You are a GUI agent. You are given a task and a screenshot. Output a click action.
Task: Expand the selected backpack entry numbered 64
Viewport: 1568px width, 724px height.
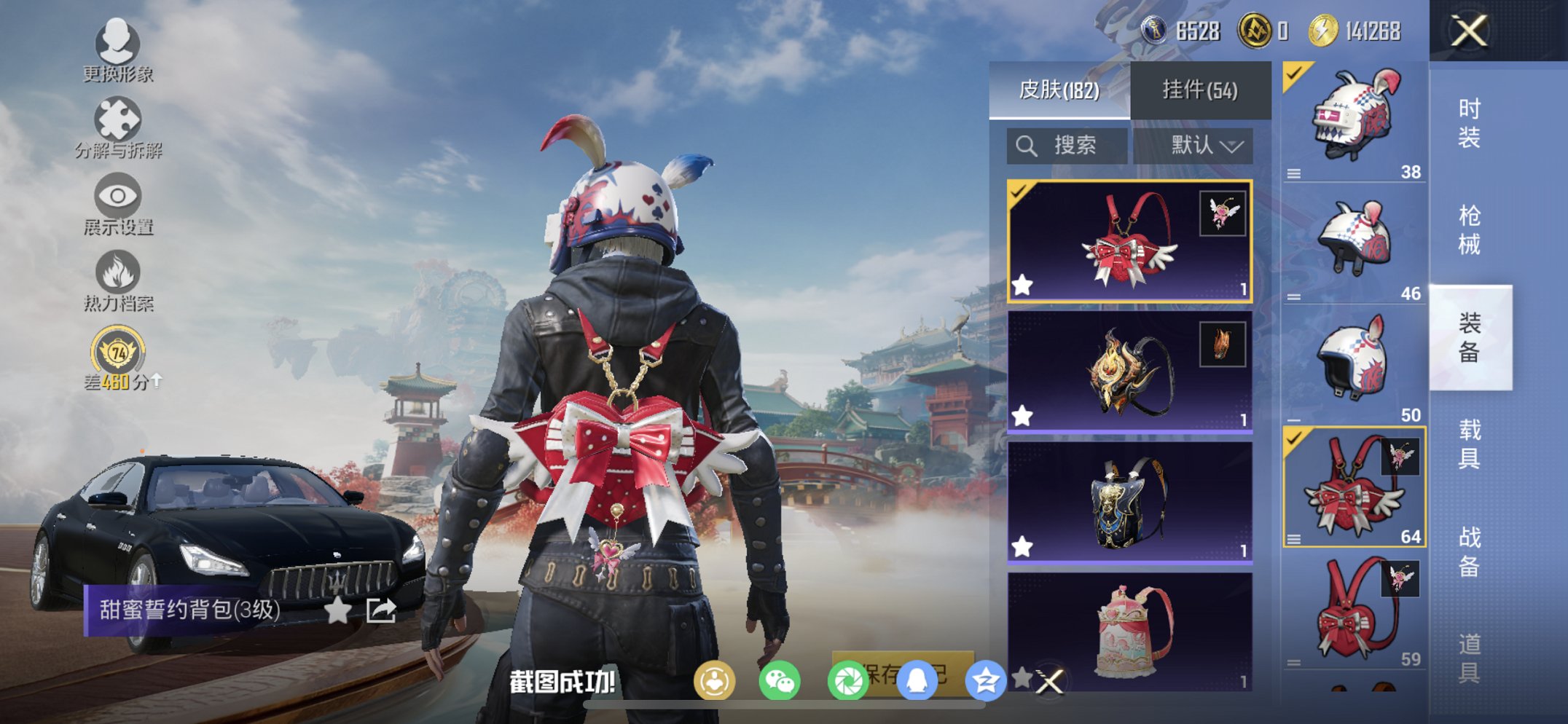[1294, 539]
